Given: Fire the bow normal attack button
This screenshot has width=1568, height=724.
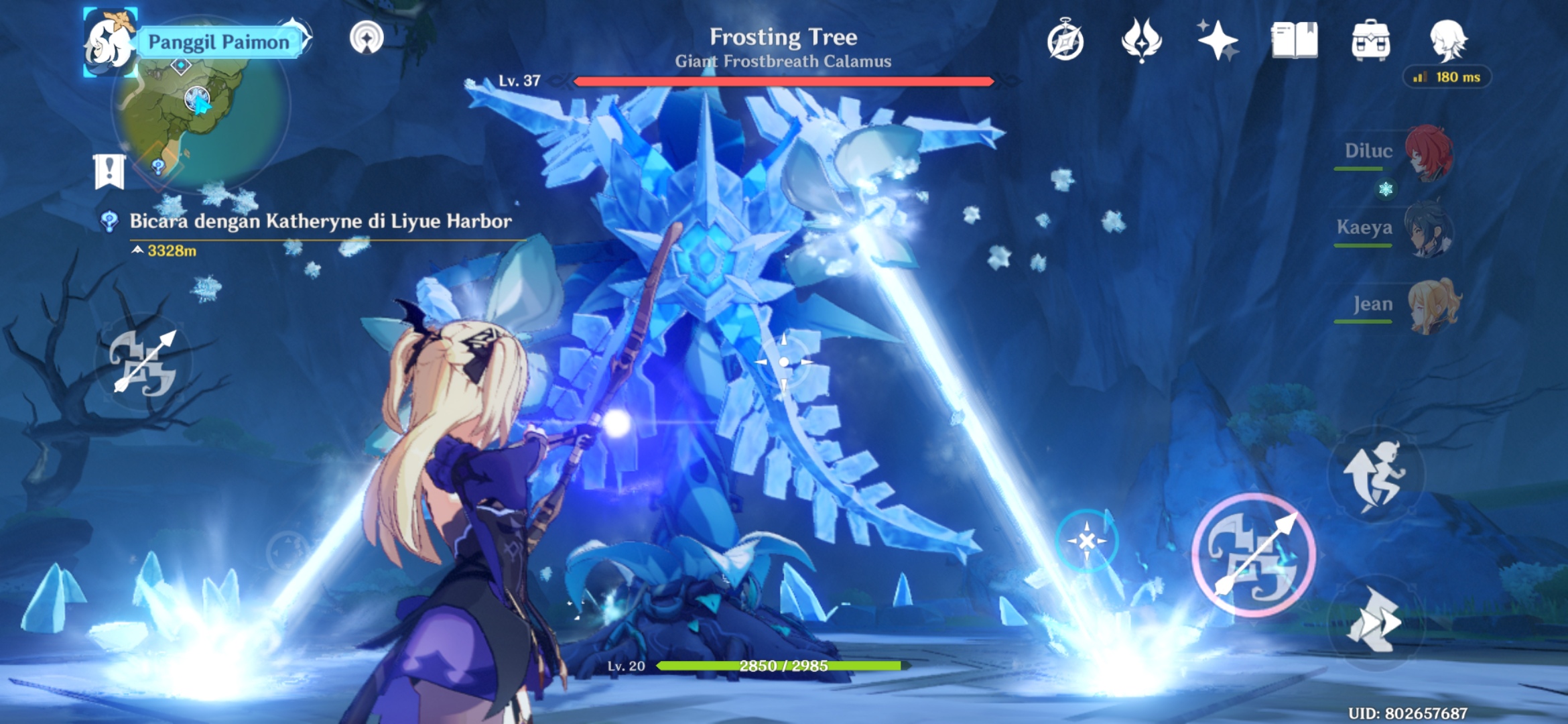Looking at the screenshot, I should pyautogui.click(x=1253, y=555).
